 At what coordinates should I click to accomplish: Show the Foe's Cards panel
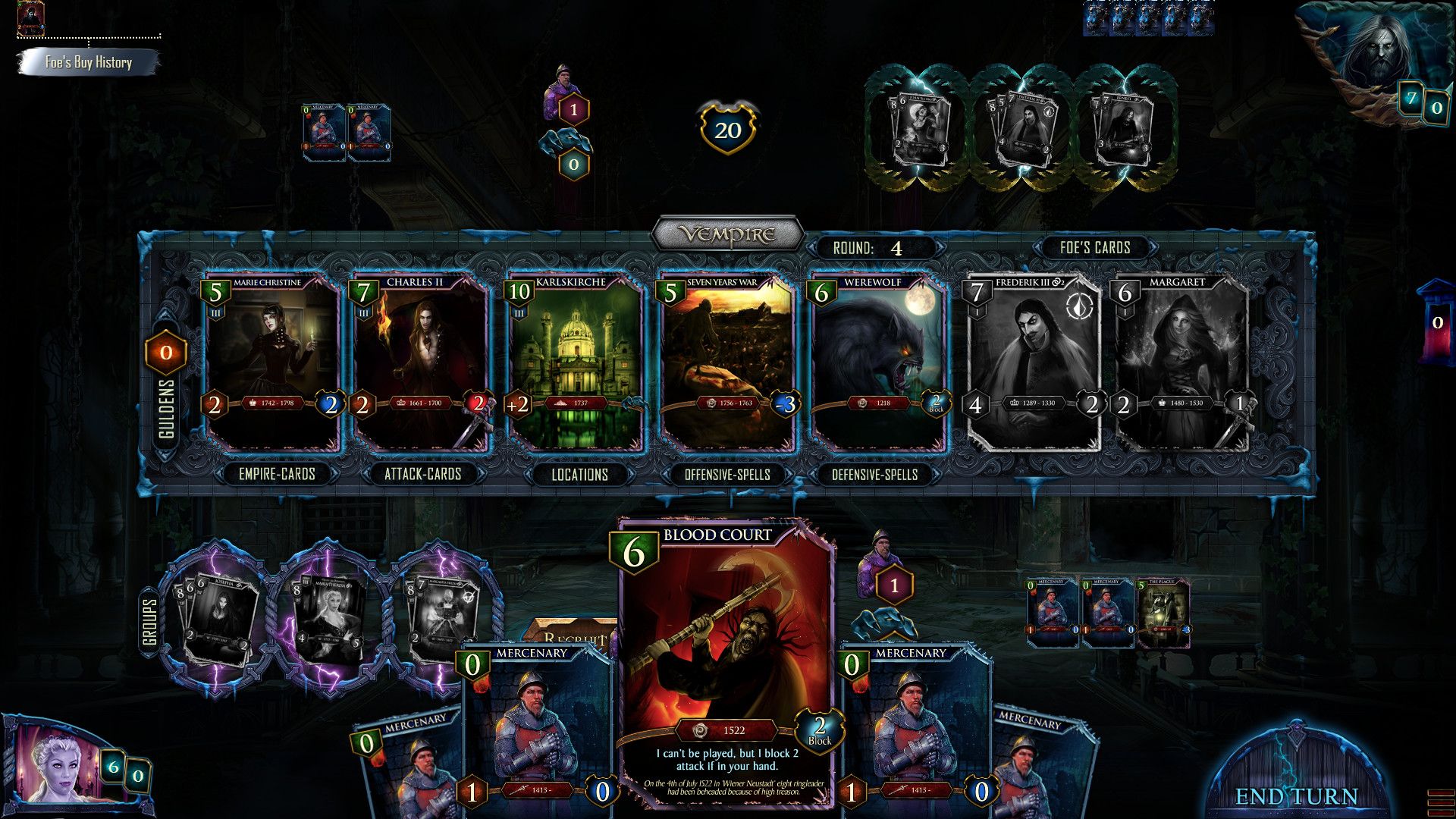point(1095,248)
